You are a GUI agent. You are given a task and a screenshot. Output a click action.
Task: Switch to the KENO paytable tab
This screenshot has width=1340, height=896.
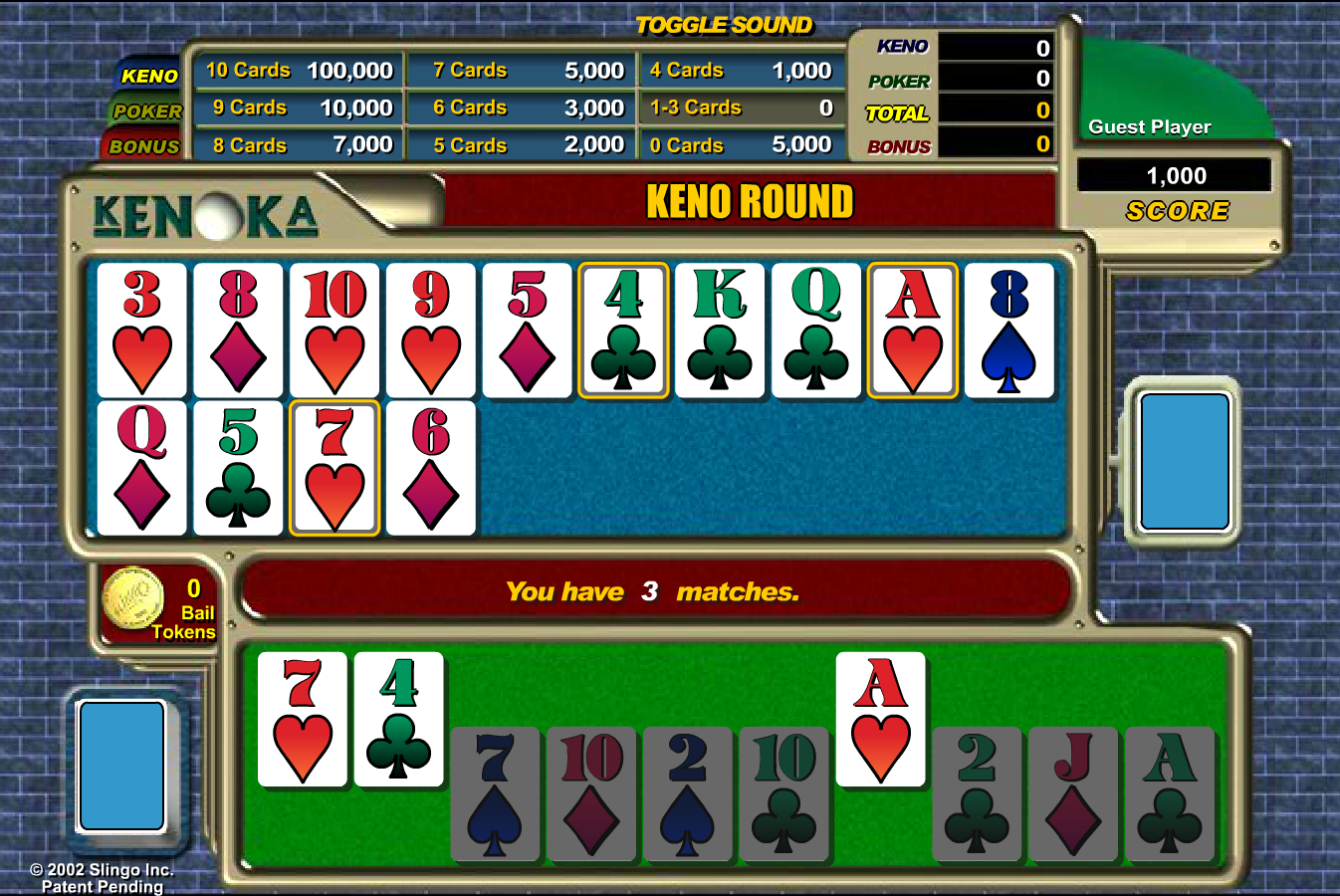(x=149, y=76)
